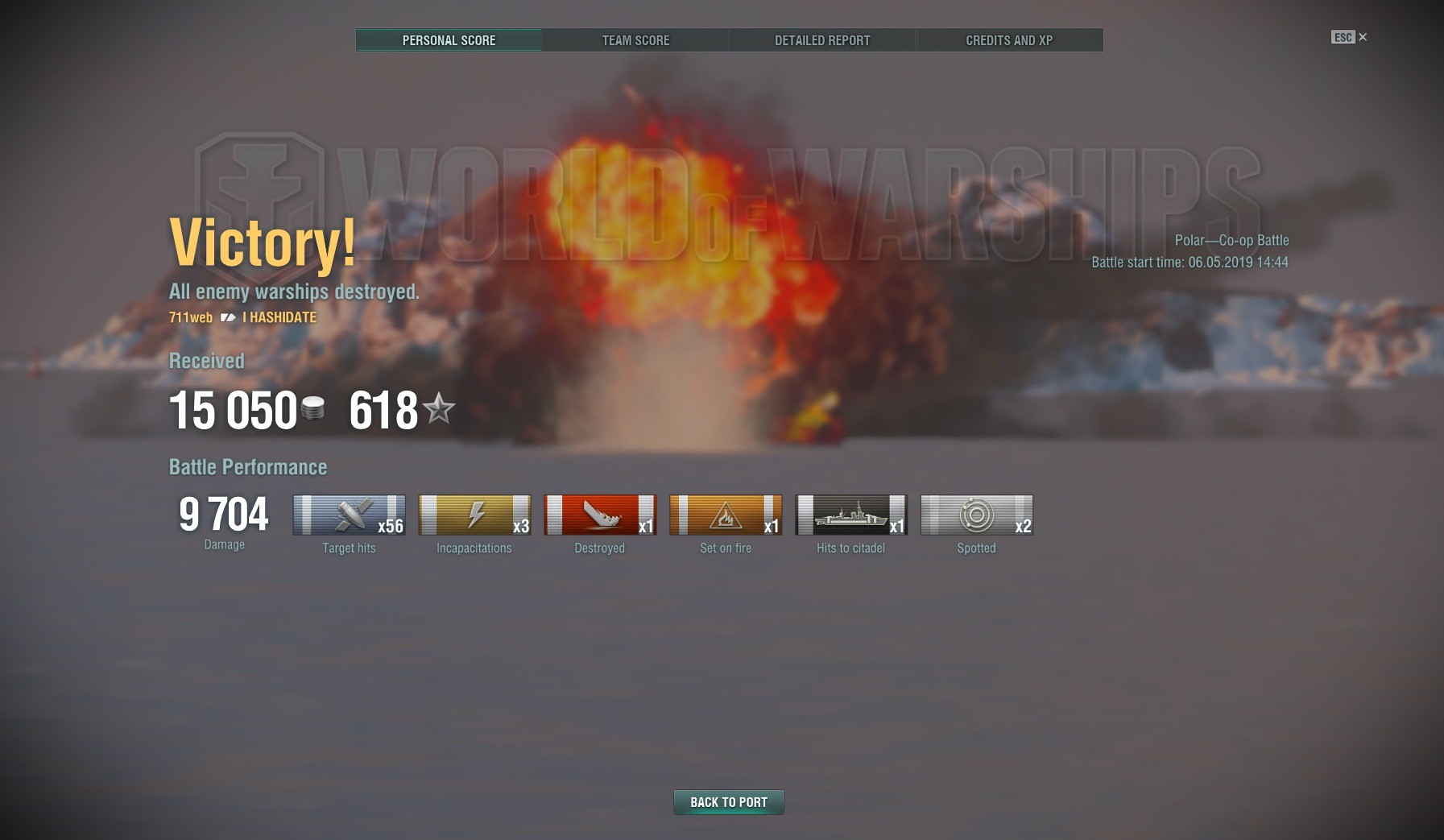Select the Spotted ribbon
The width and height of the screenshot is (1444, 840).
[977, 515]
